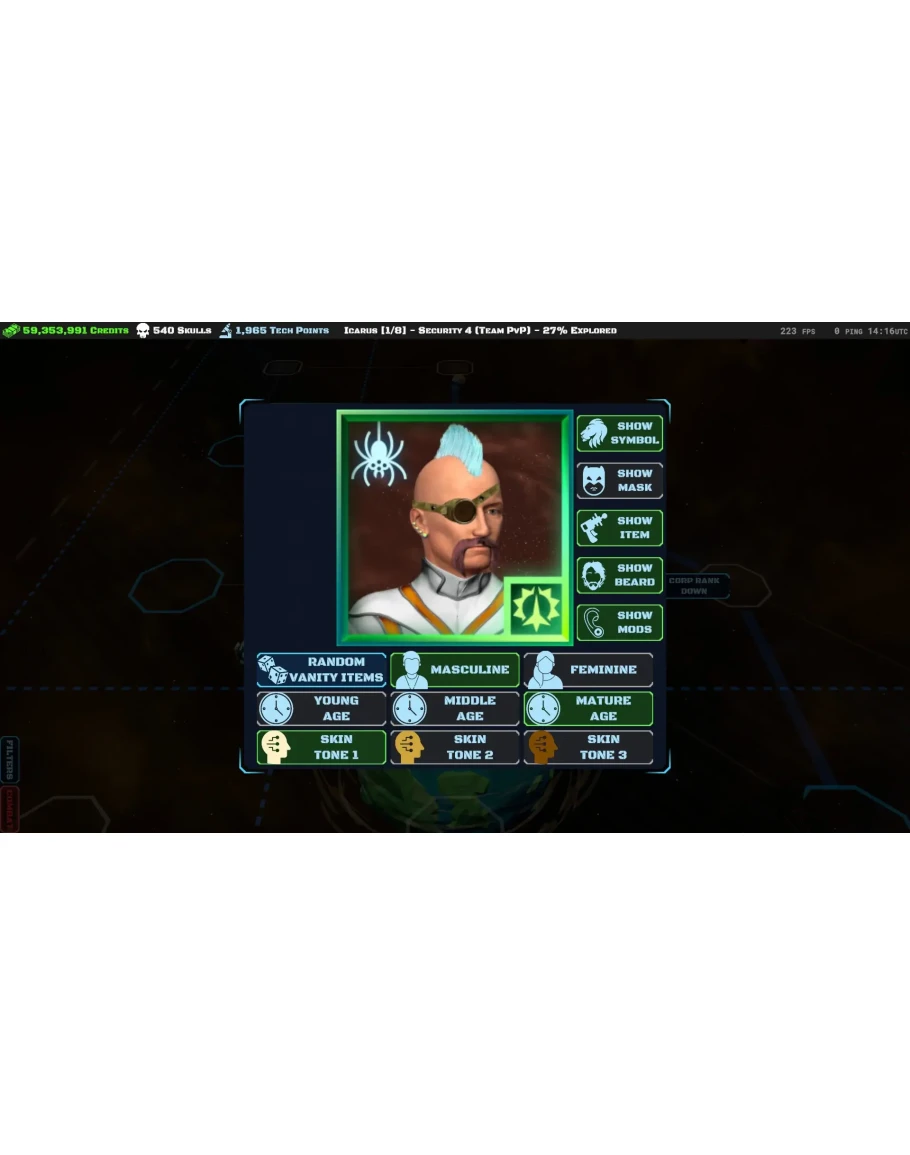
Task: Toggle the Show Symbol option
Action: point(620,433)
